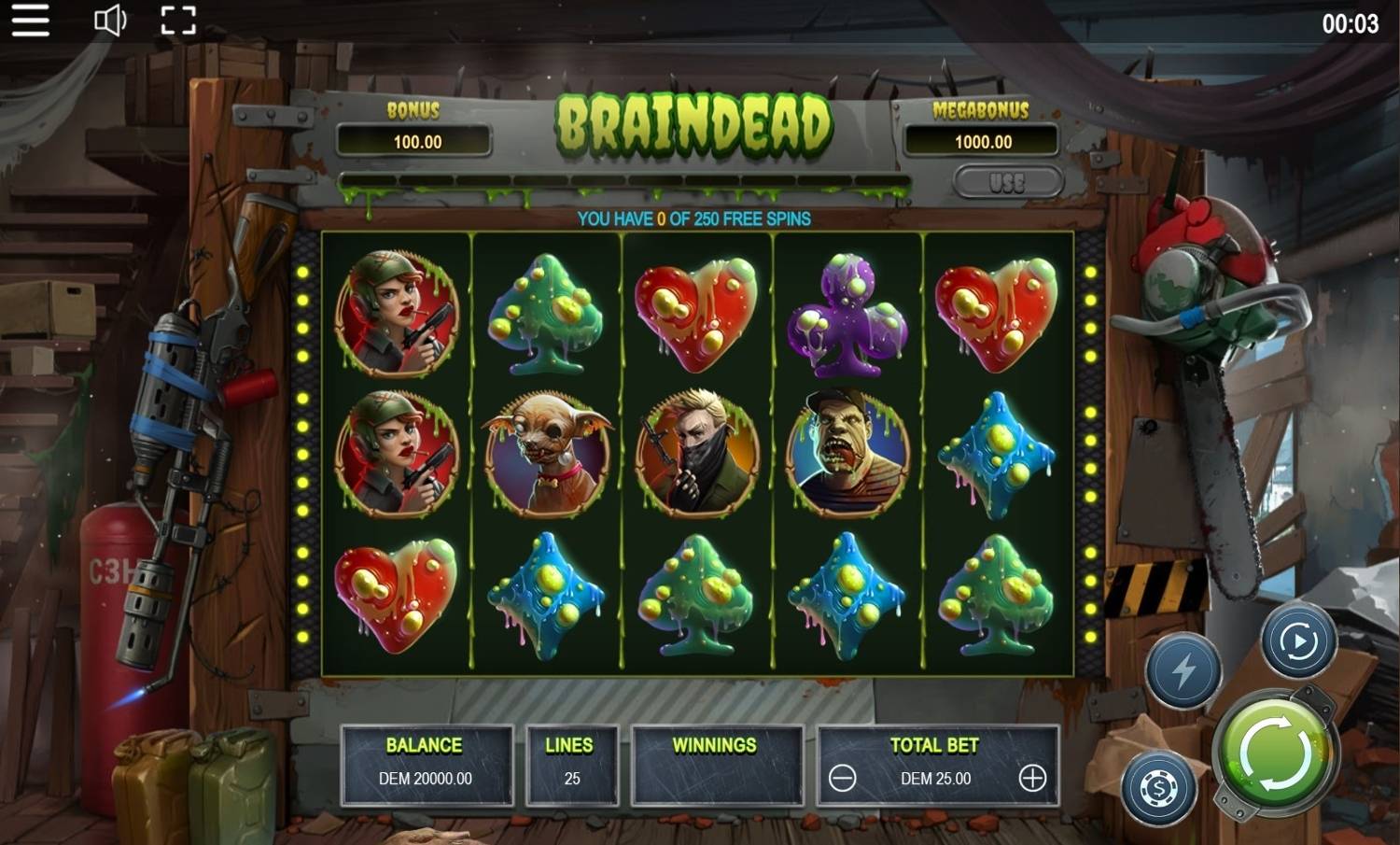
Task: Click the BRAINDEAD logo
Action: tap(695, 124)
